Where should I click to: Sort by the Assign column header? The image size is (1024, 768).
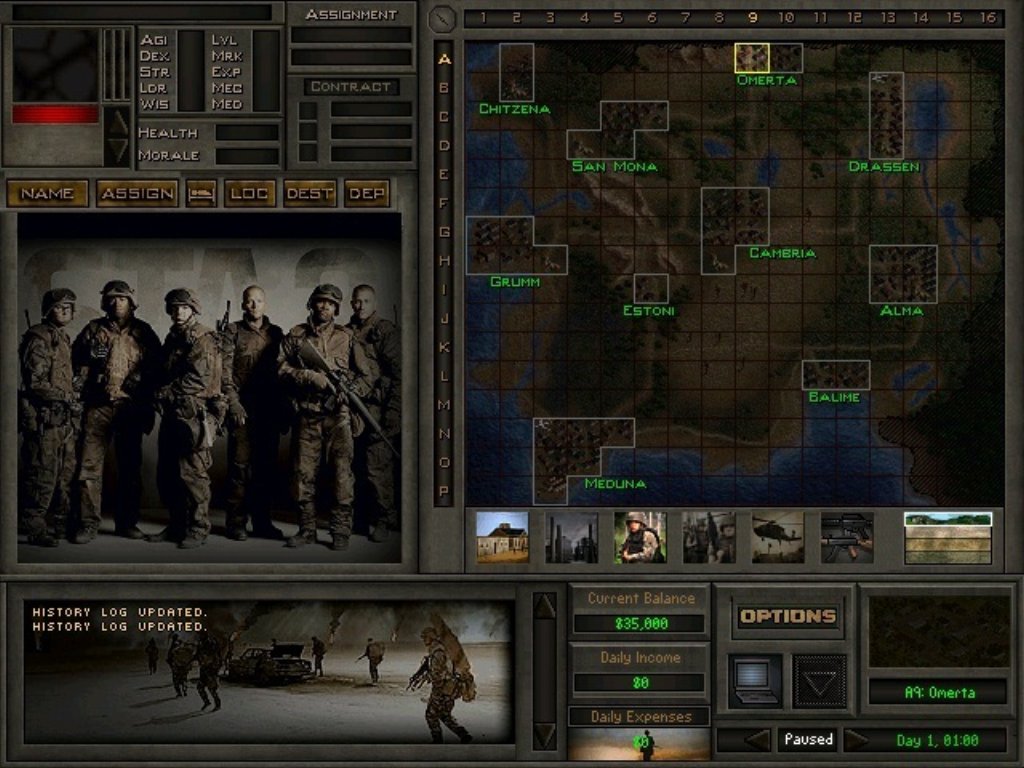pos(137,193)
